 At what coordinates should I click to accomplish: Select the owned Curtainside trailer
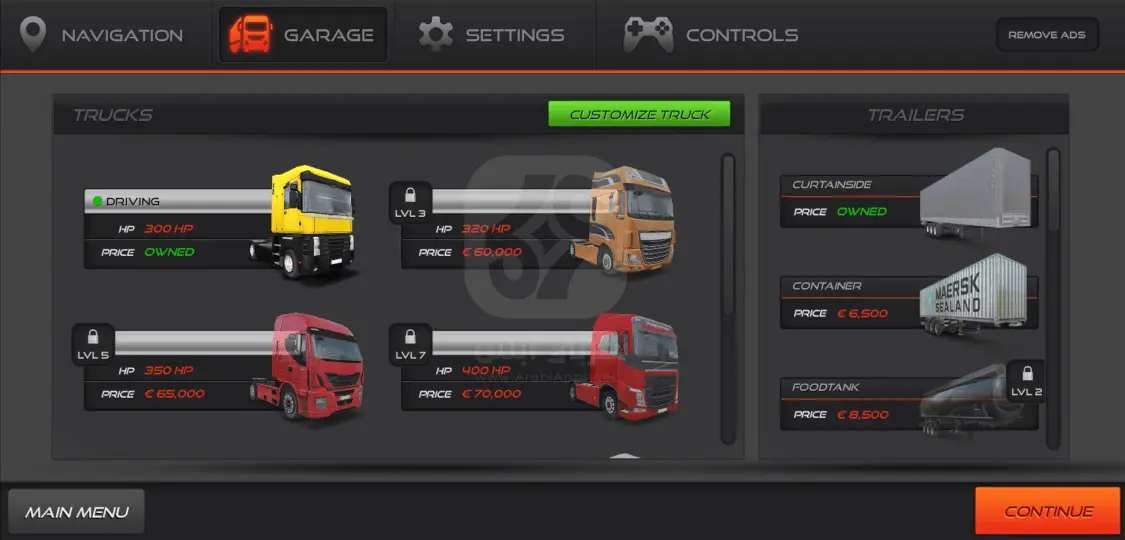(908, 200)
